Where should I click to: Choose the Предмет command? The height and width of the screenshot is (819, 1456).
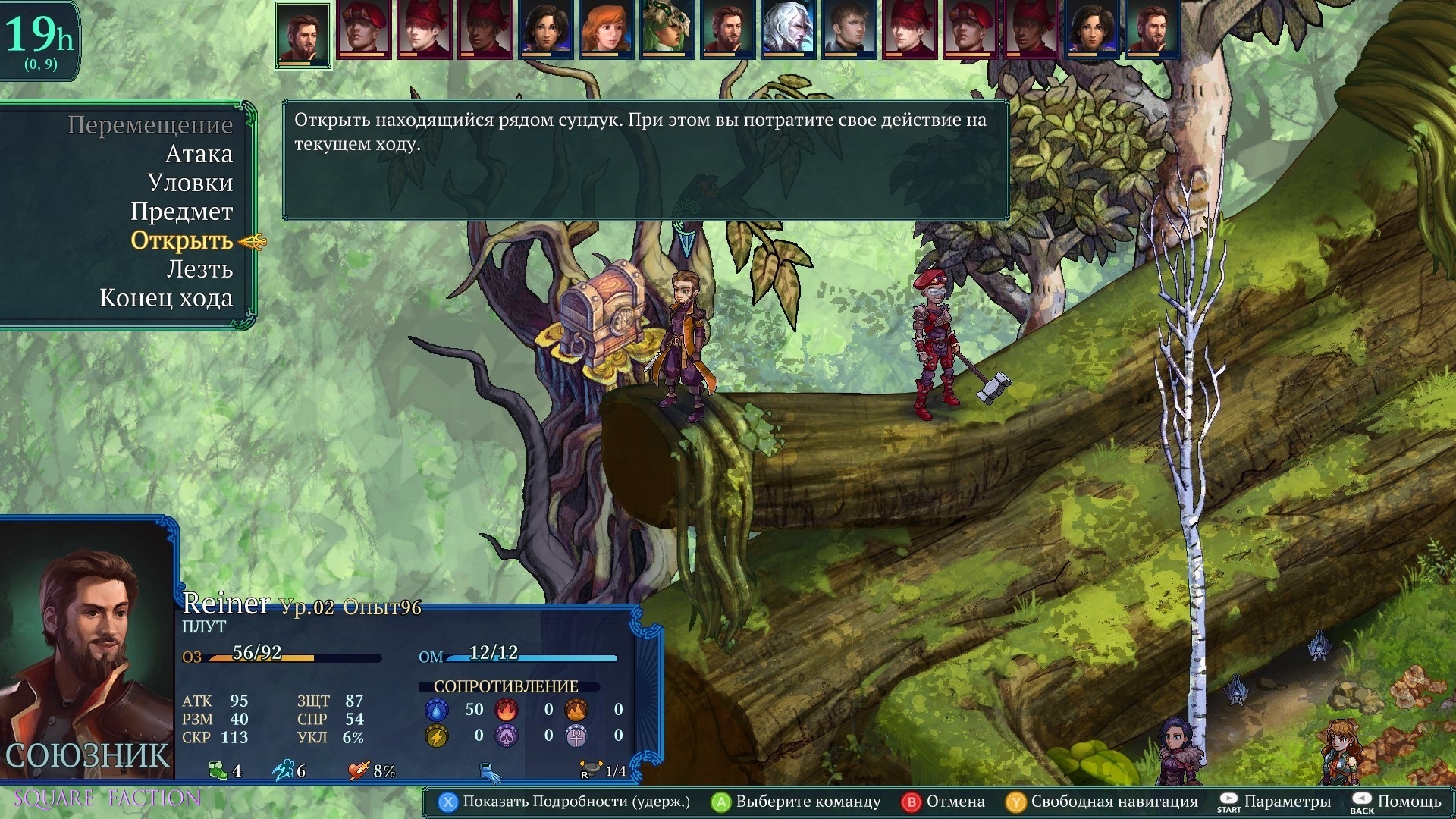coord(181,212)
